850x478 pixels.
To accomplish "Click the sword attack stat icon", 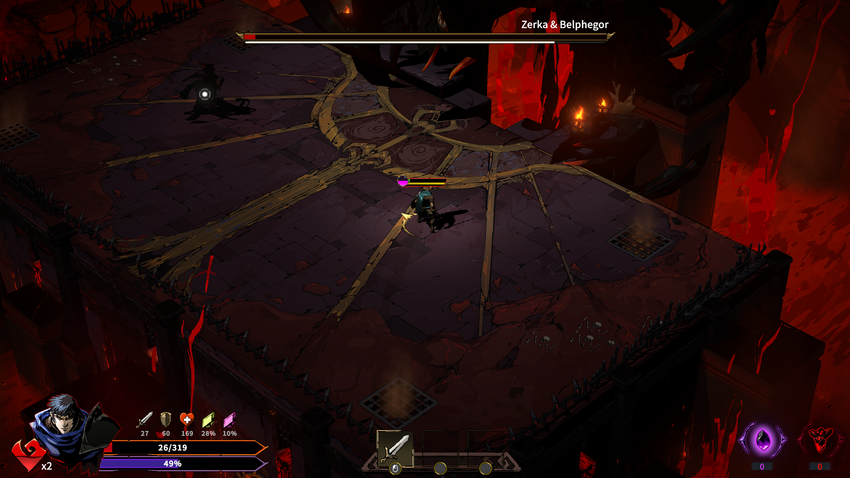I will (144, 419).
